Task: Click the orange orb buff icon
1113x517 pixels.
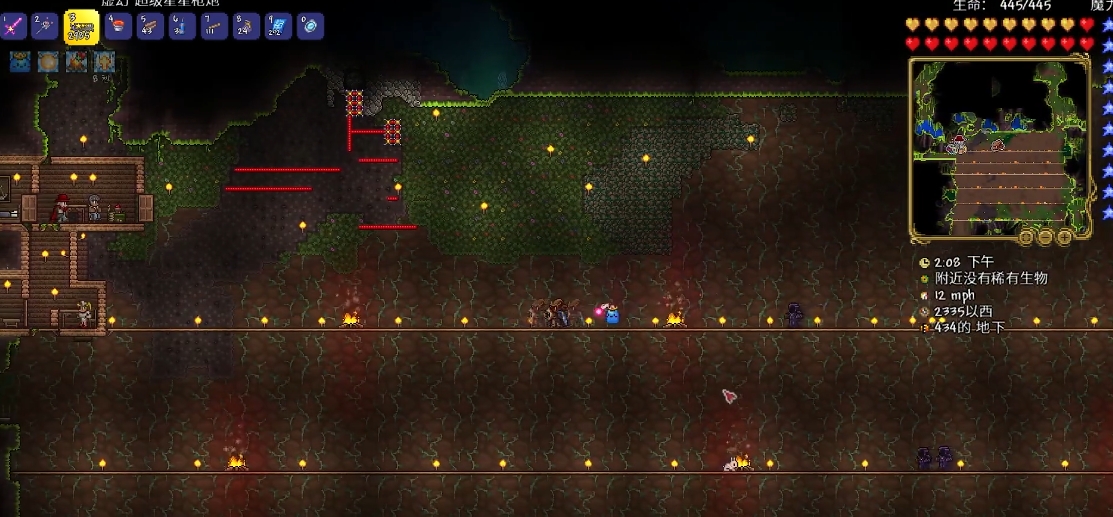Action: pyautogui.click(x=48, y=63)
